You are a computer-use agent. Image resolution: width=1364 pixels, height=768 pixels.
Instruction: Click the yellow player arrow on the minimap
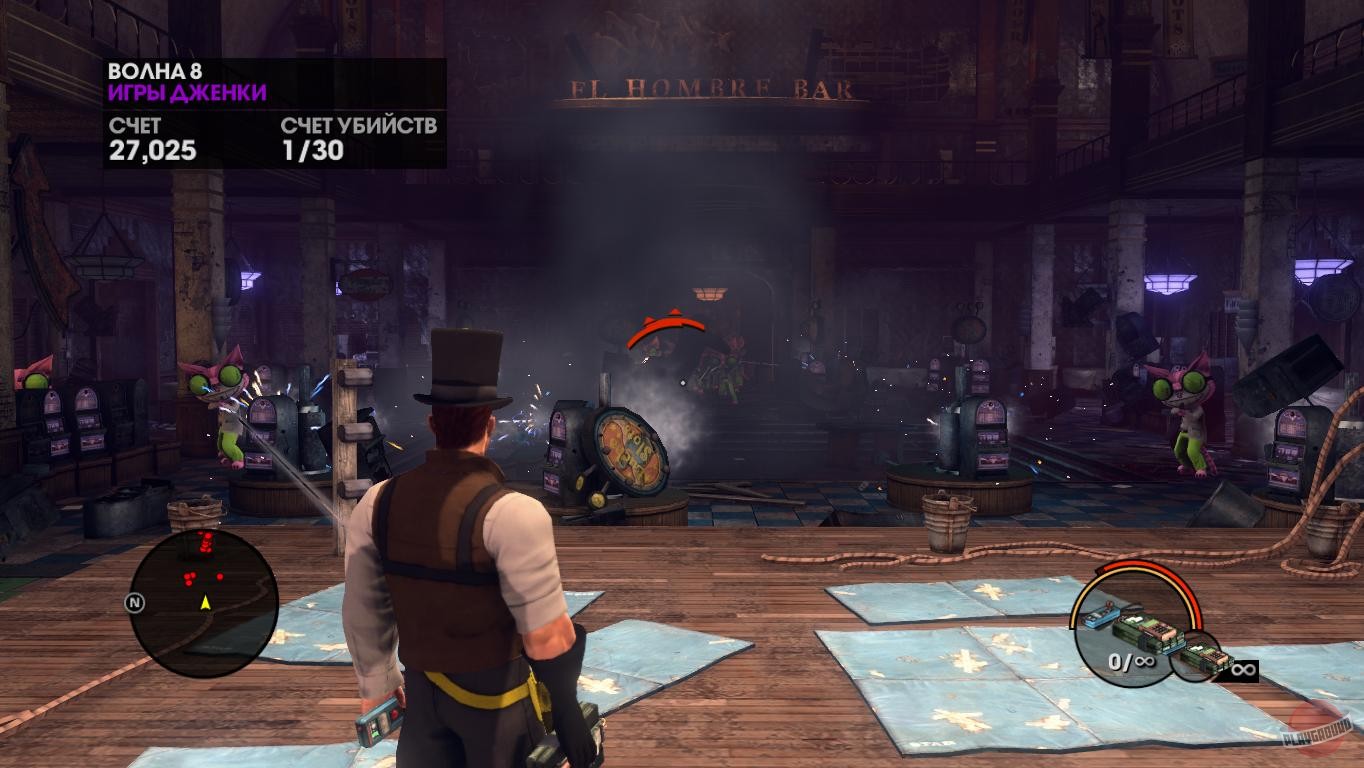click(x=205, y=603)
